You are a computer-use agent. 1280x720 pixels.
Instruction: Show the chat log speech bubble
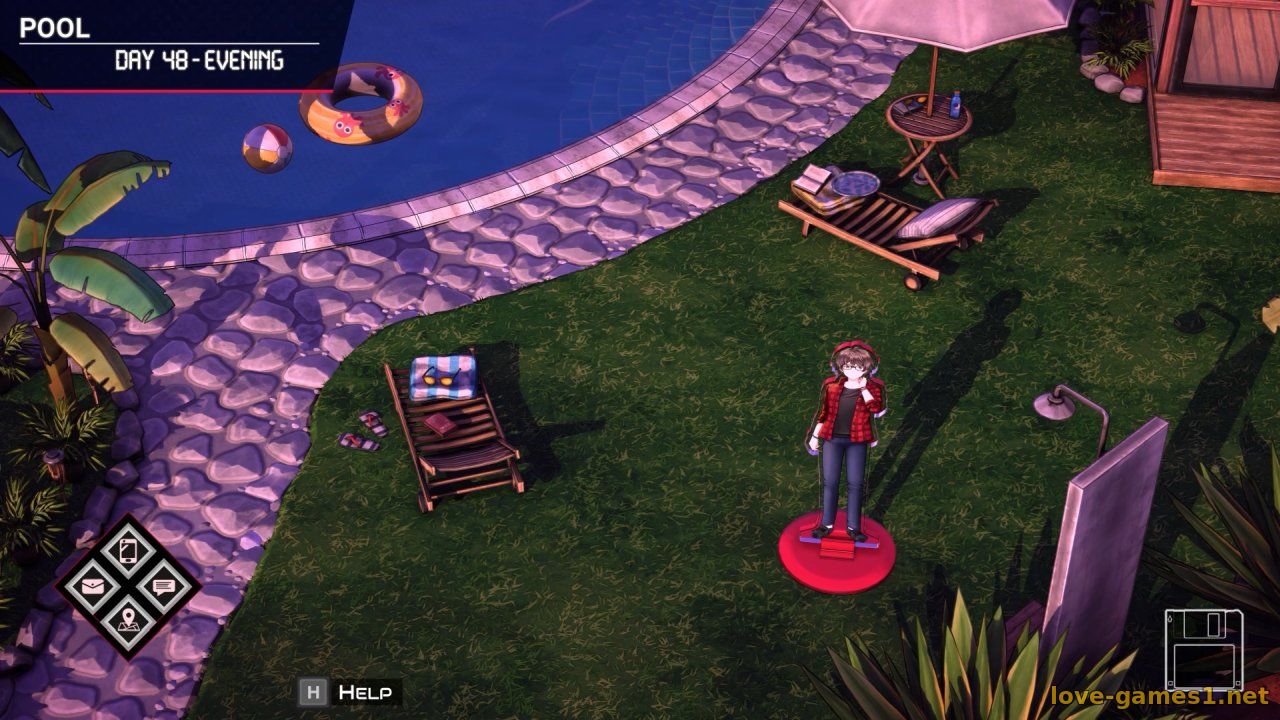[x=163, y=587]
